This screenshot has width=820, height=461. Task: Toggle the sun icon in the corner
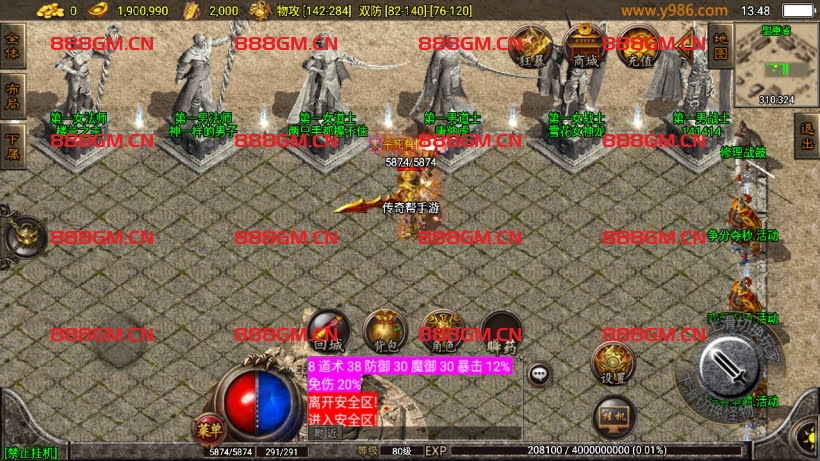tap(804, 438)
